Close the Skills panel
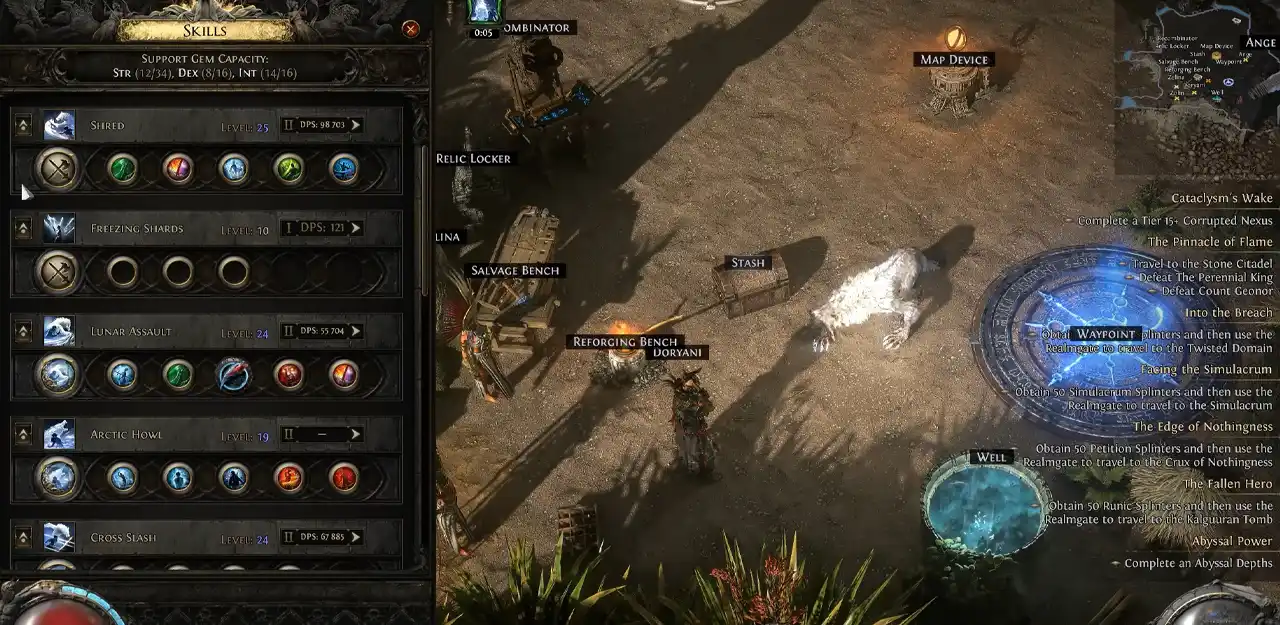1280x625 pixels. 410,29
